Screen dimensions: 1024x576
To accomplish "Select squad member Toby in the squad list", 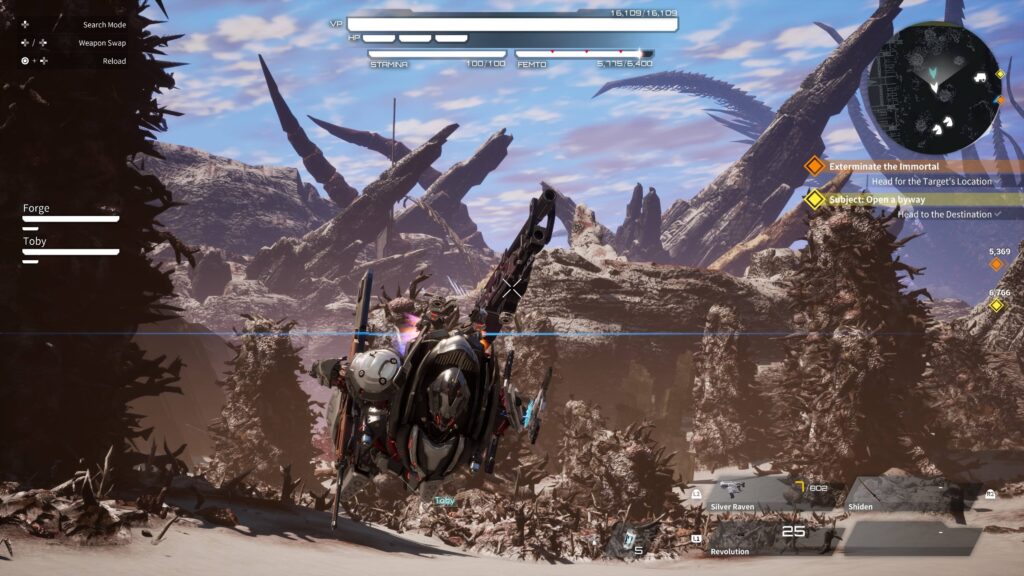I will pos(70,246).
